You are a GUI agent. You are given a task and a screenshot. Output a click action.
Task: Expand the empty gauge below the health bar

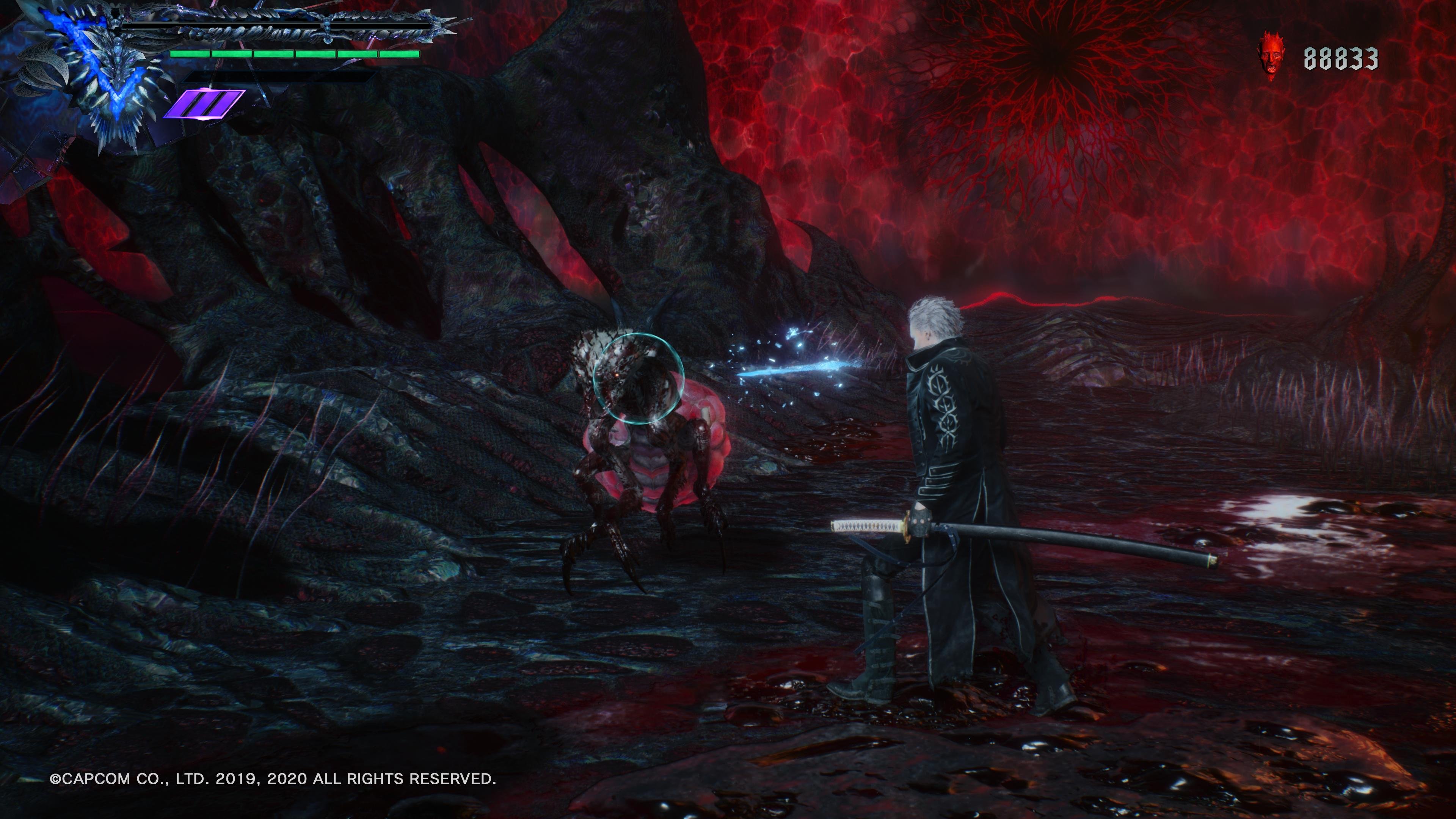[280, 77]
